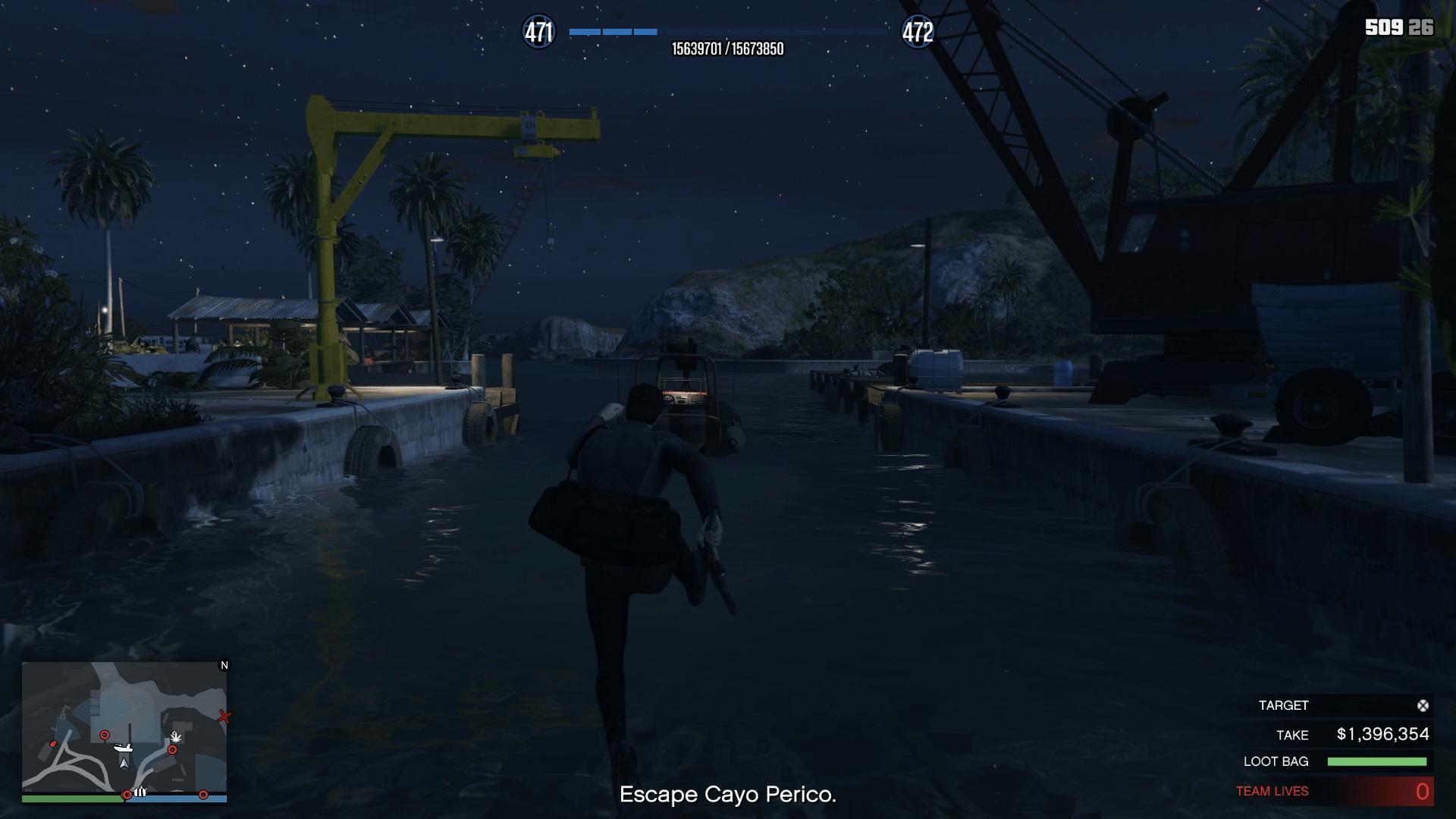The height and width of the screenshot is (819, 1456).
Task: Click the green health bar under the minimap
Action: click(72, 798)
